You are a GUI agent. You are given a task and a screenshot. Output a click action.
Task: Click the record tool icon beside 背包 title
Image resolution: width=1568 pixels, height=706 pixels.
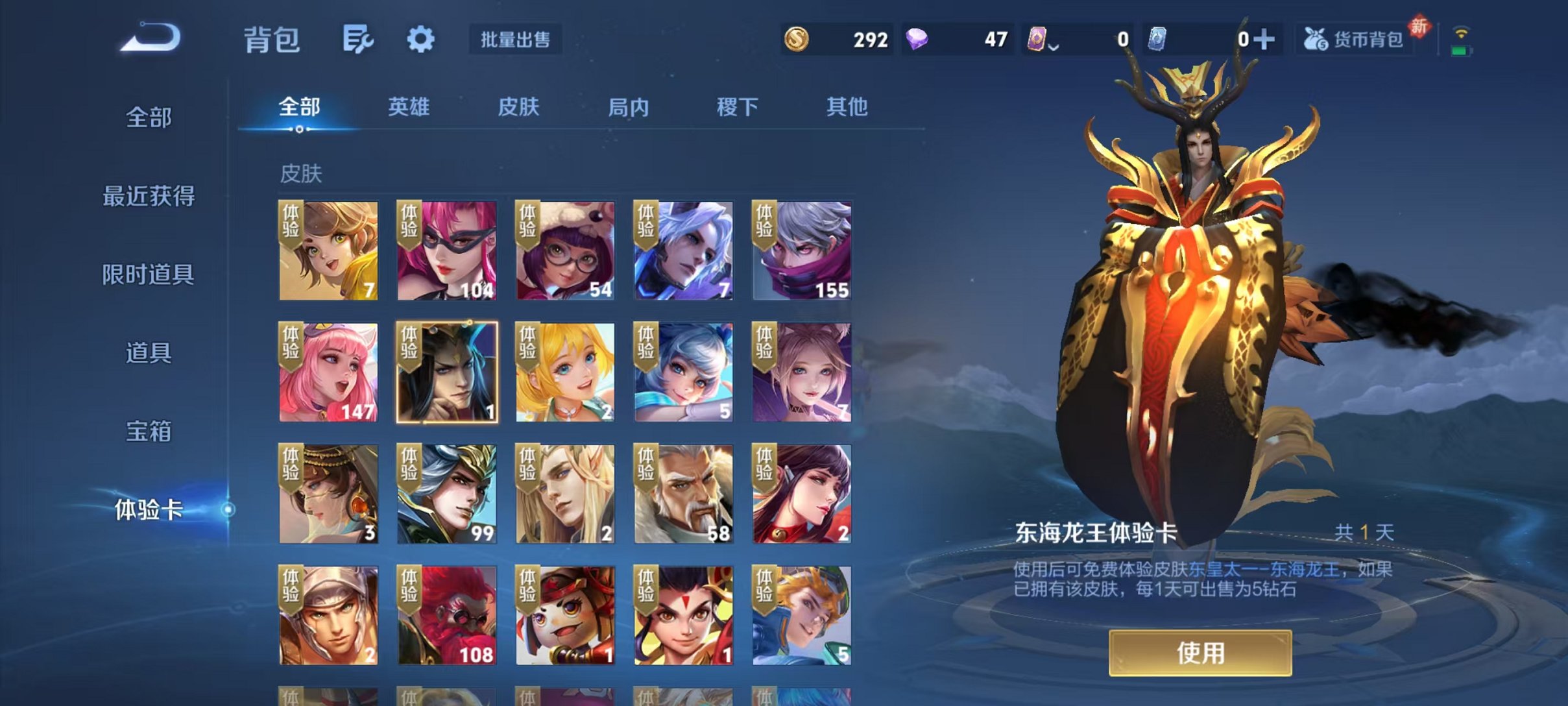pyautogui.click(x=358, y=38)
